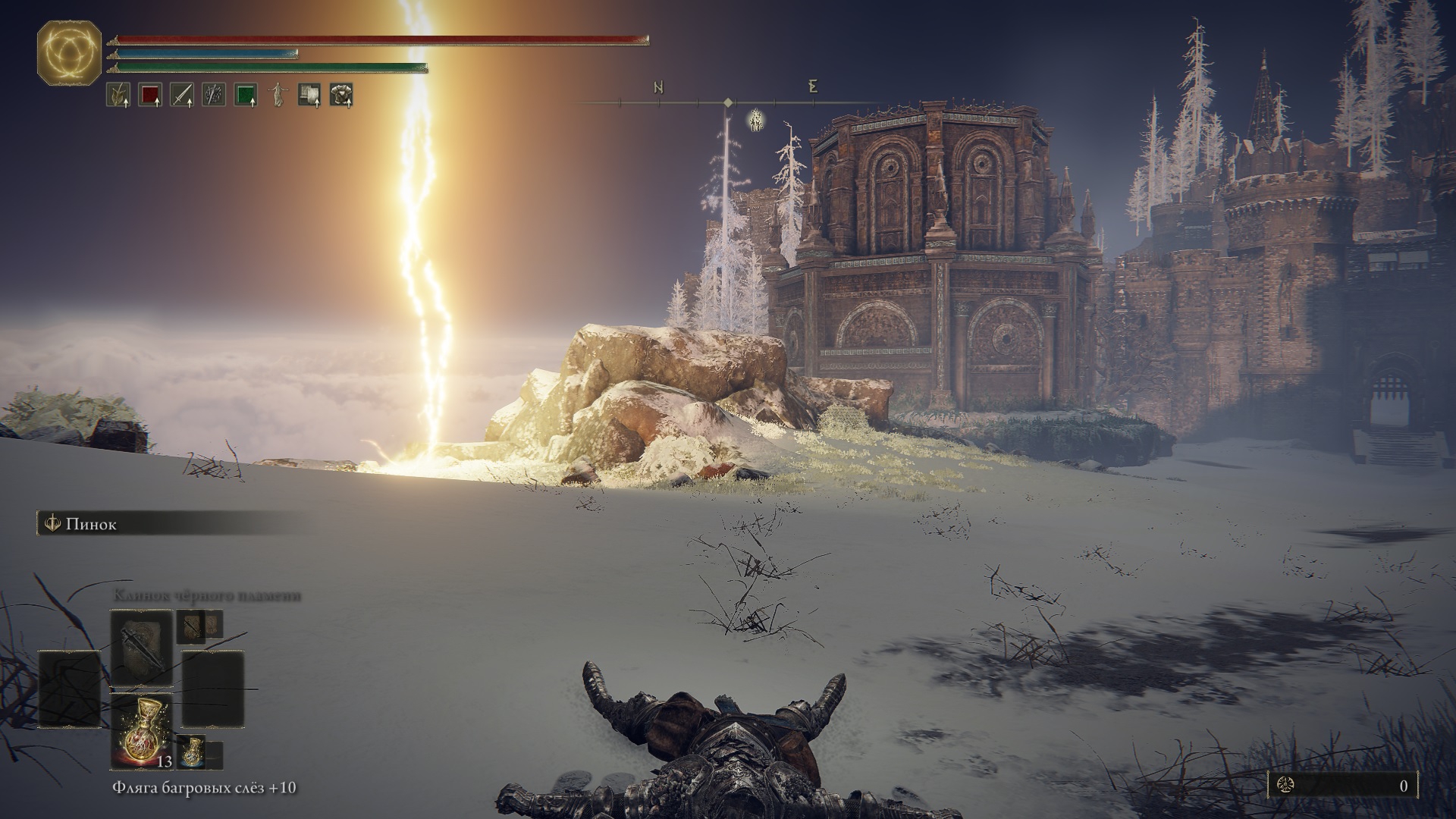
Task: Use the Фляга багровых слёз flask slot
Action: tap(141, 730)
